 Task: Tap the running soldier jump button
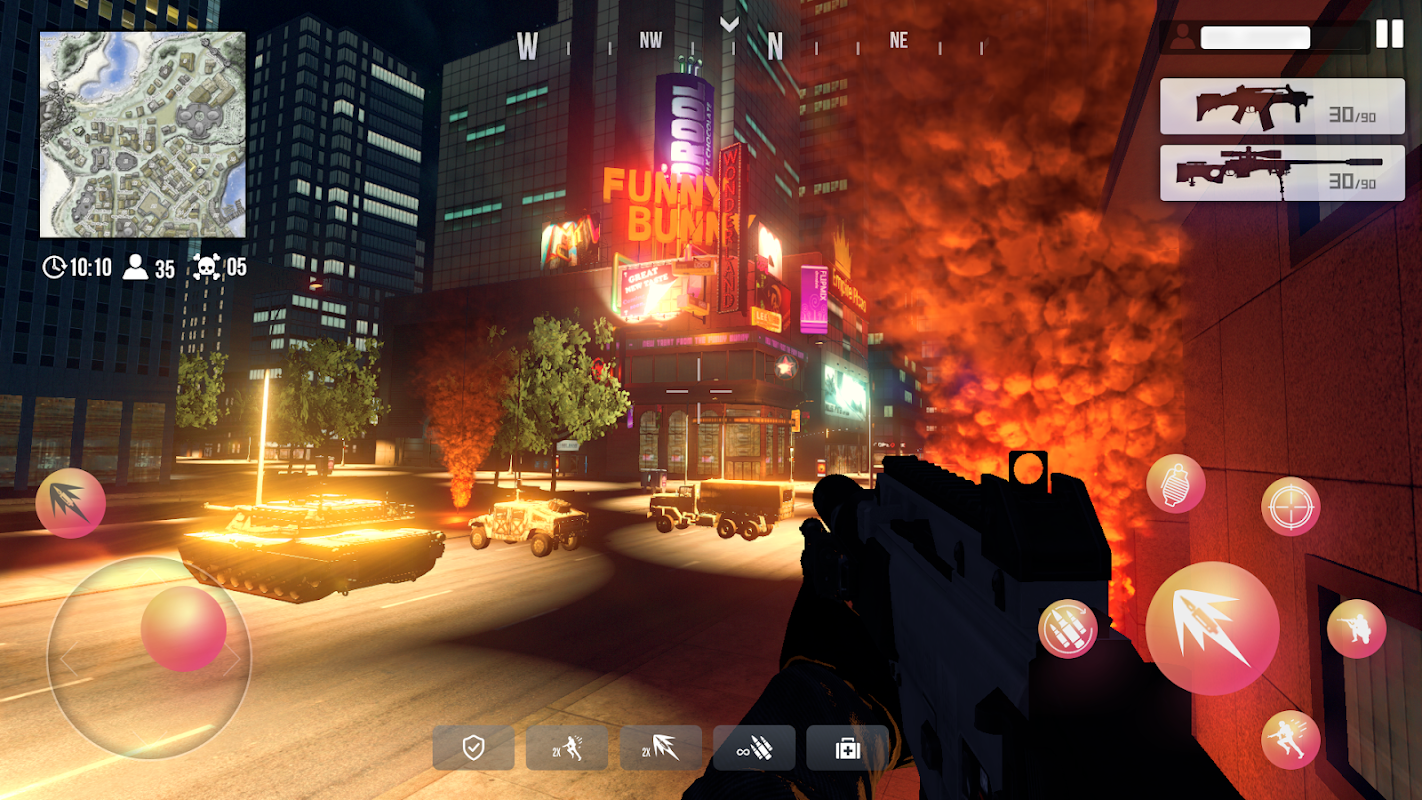tap(1290, 740)
